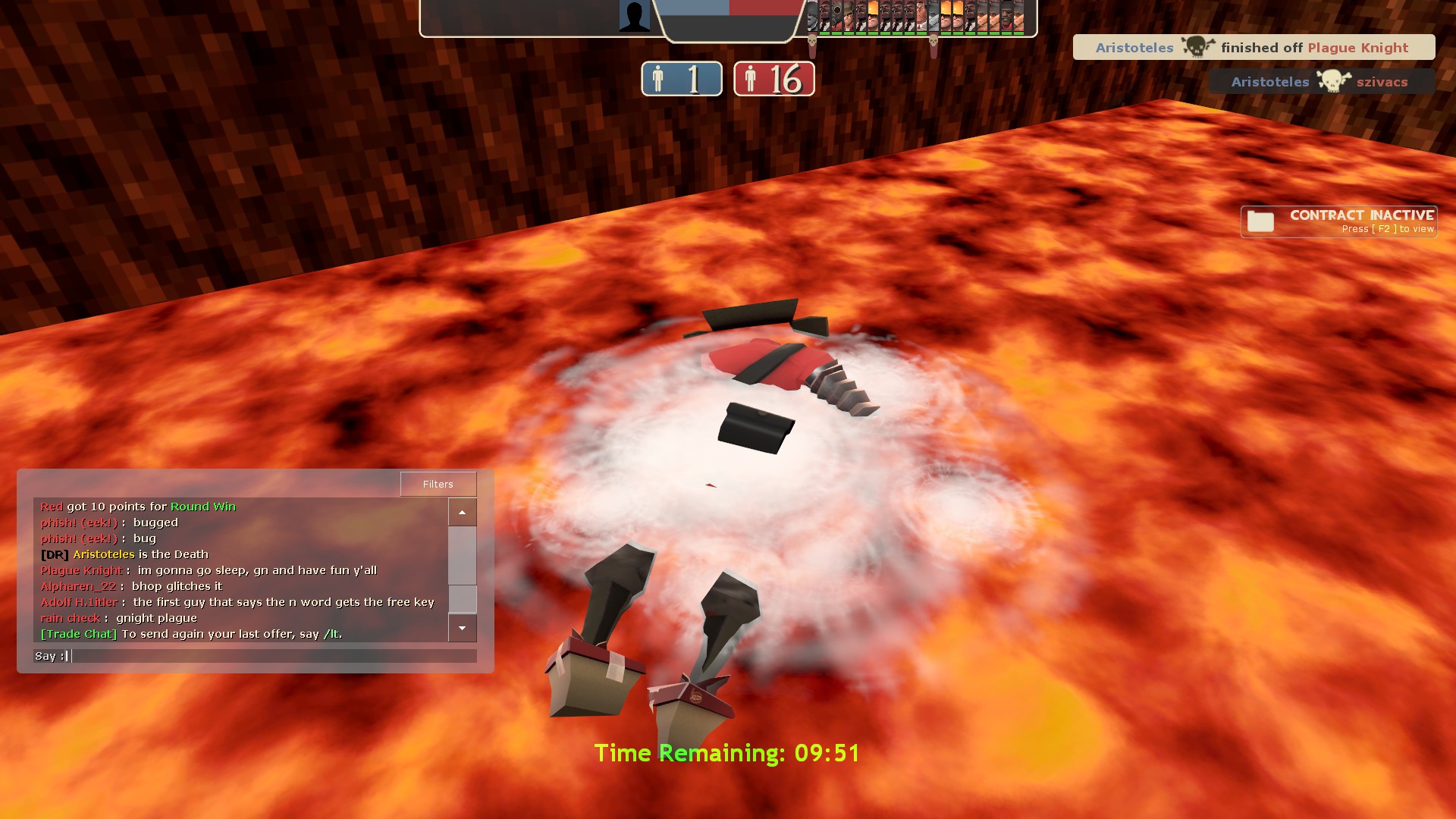The height and width of the screenshot is (819, 1456).
Task: Click the chat scroll-down arrow
Action: [x=462, y=628]
